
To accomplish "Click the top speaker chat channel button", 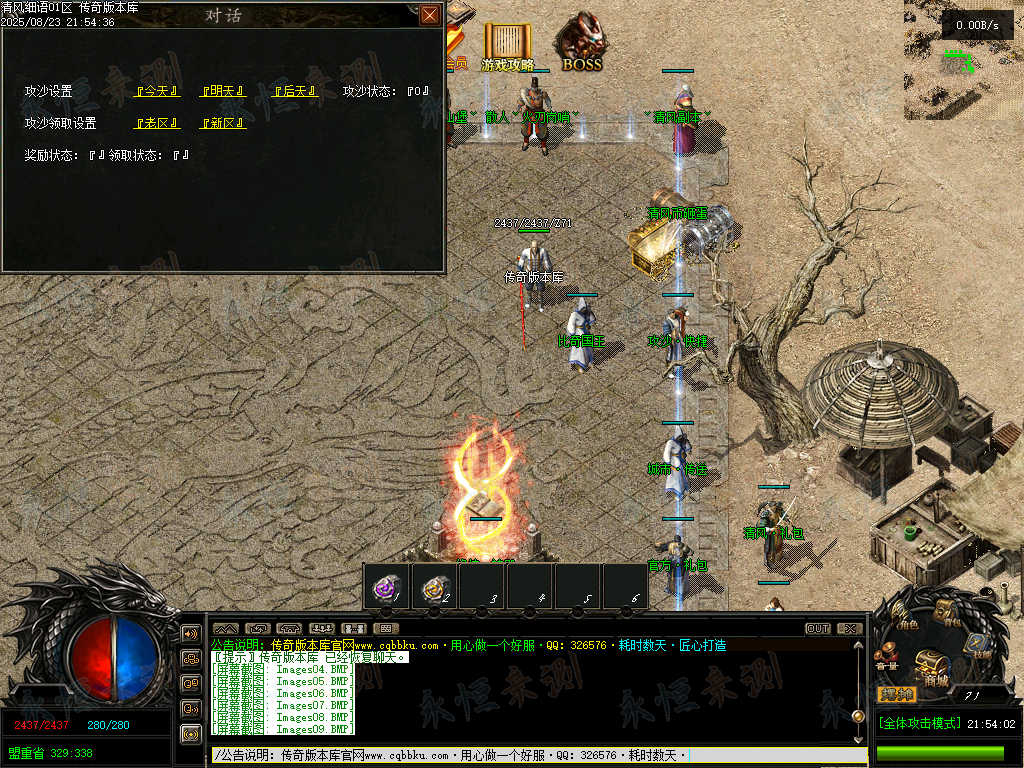I will 190,633.
